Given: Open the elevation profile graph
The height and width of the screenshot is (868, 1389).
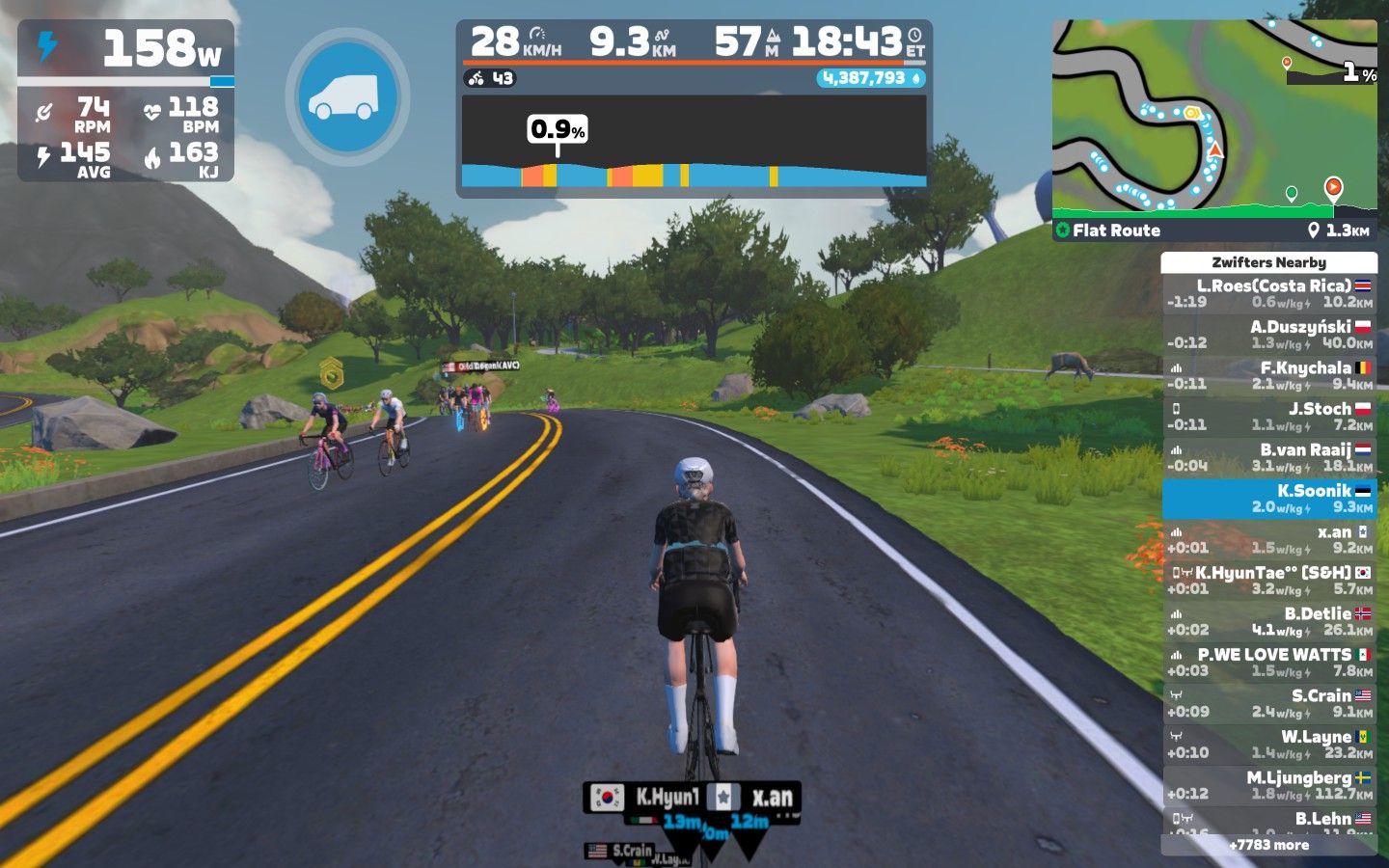Looking at the screenshot, I should (x=694, y=145).
